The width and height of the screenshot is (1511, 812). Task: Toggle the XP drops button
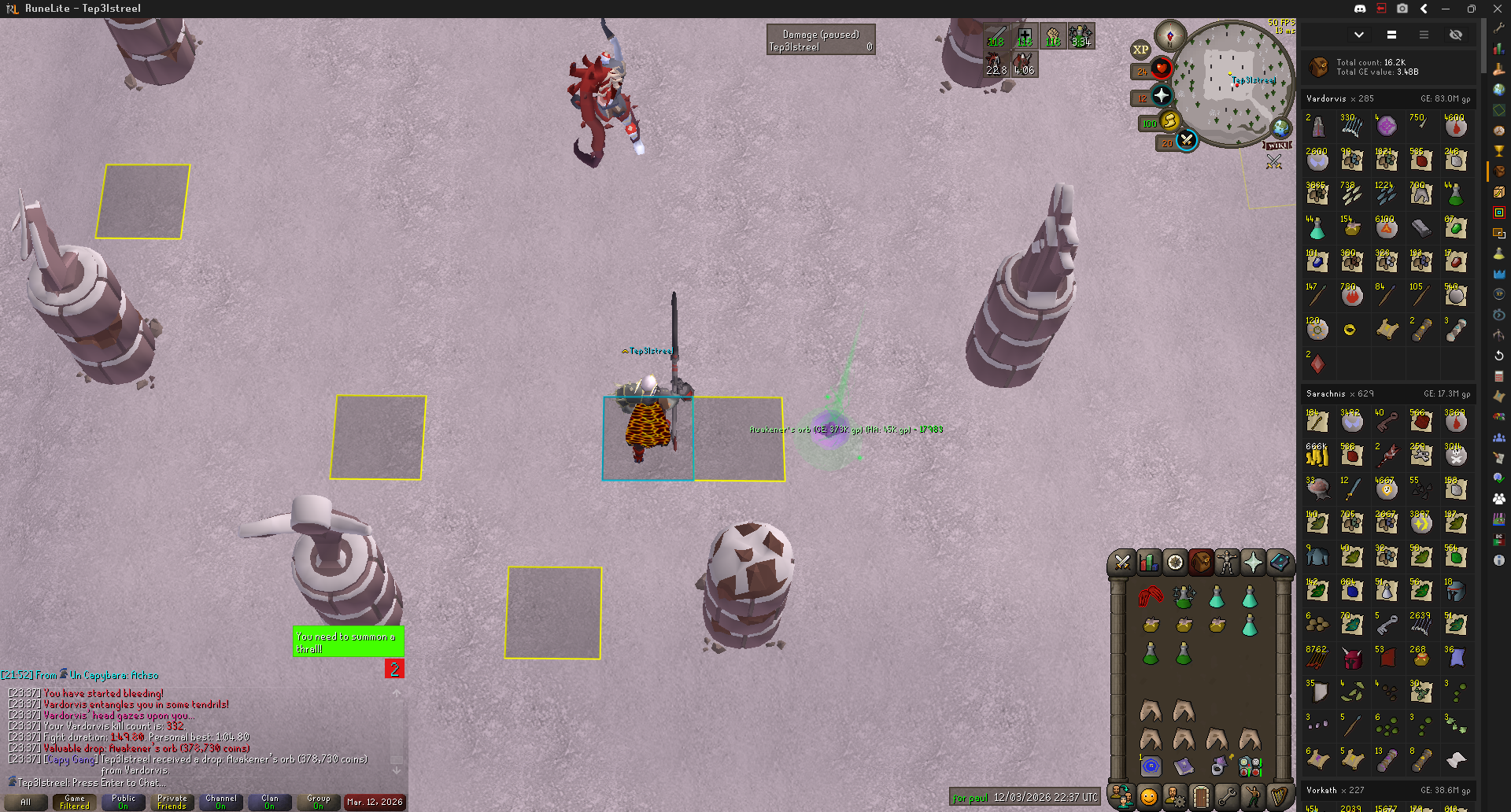click(x=1140, y=50)
